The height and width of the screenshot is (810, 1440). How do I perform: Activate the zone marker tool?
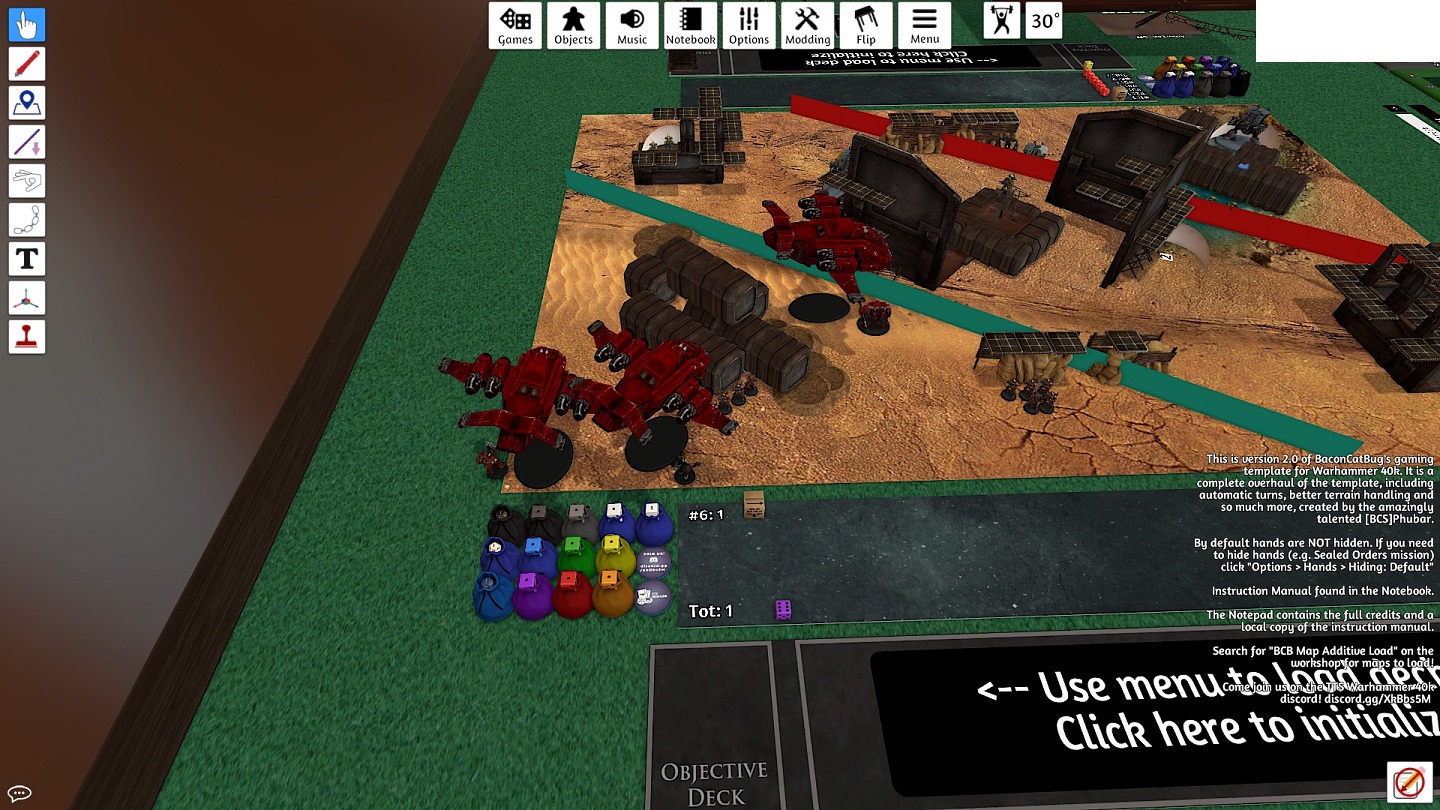27,103
